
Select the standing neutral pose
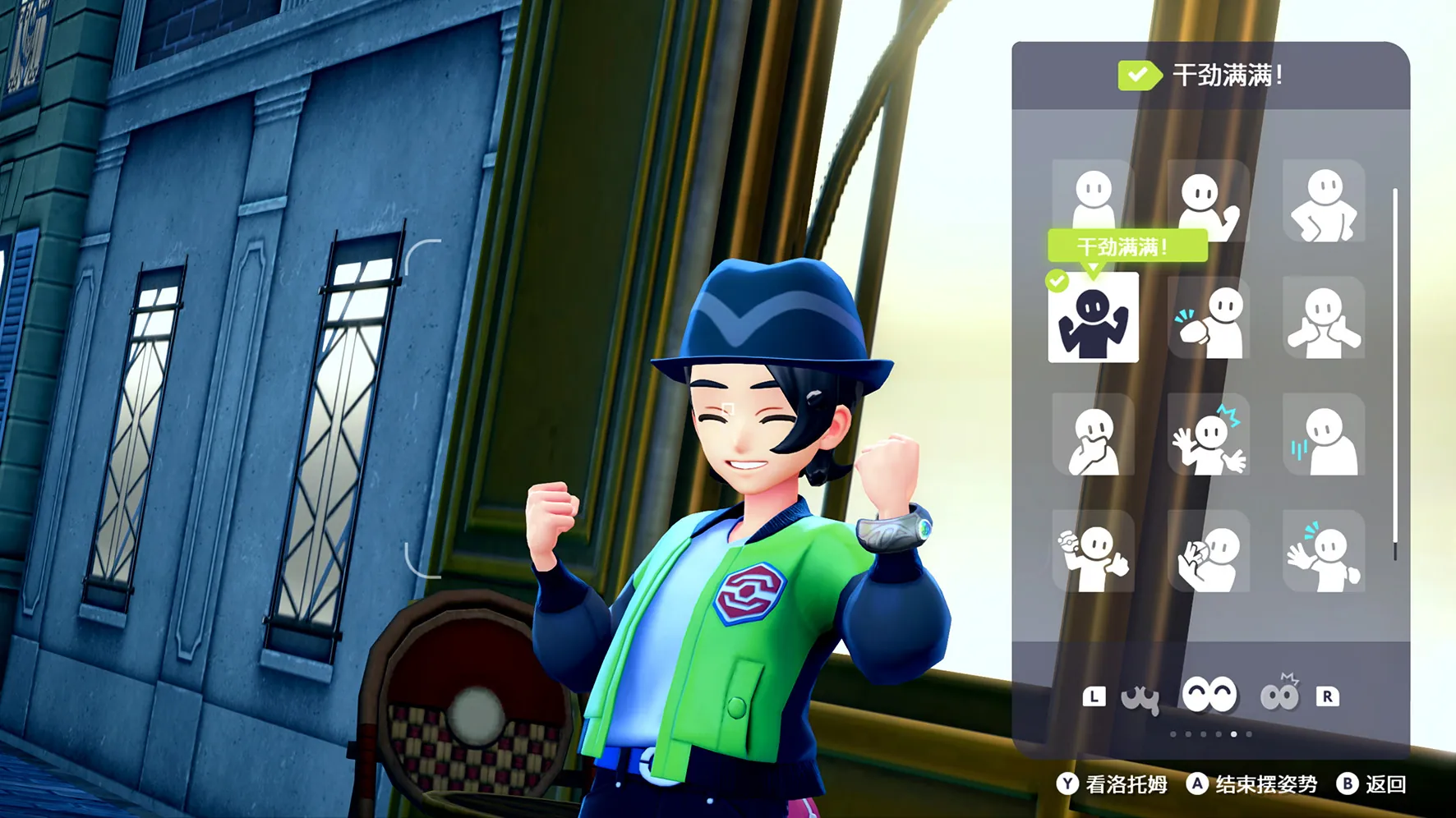coord(1093,200)
